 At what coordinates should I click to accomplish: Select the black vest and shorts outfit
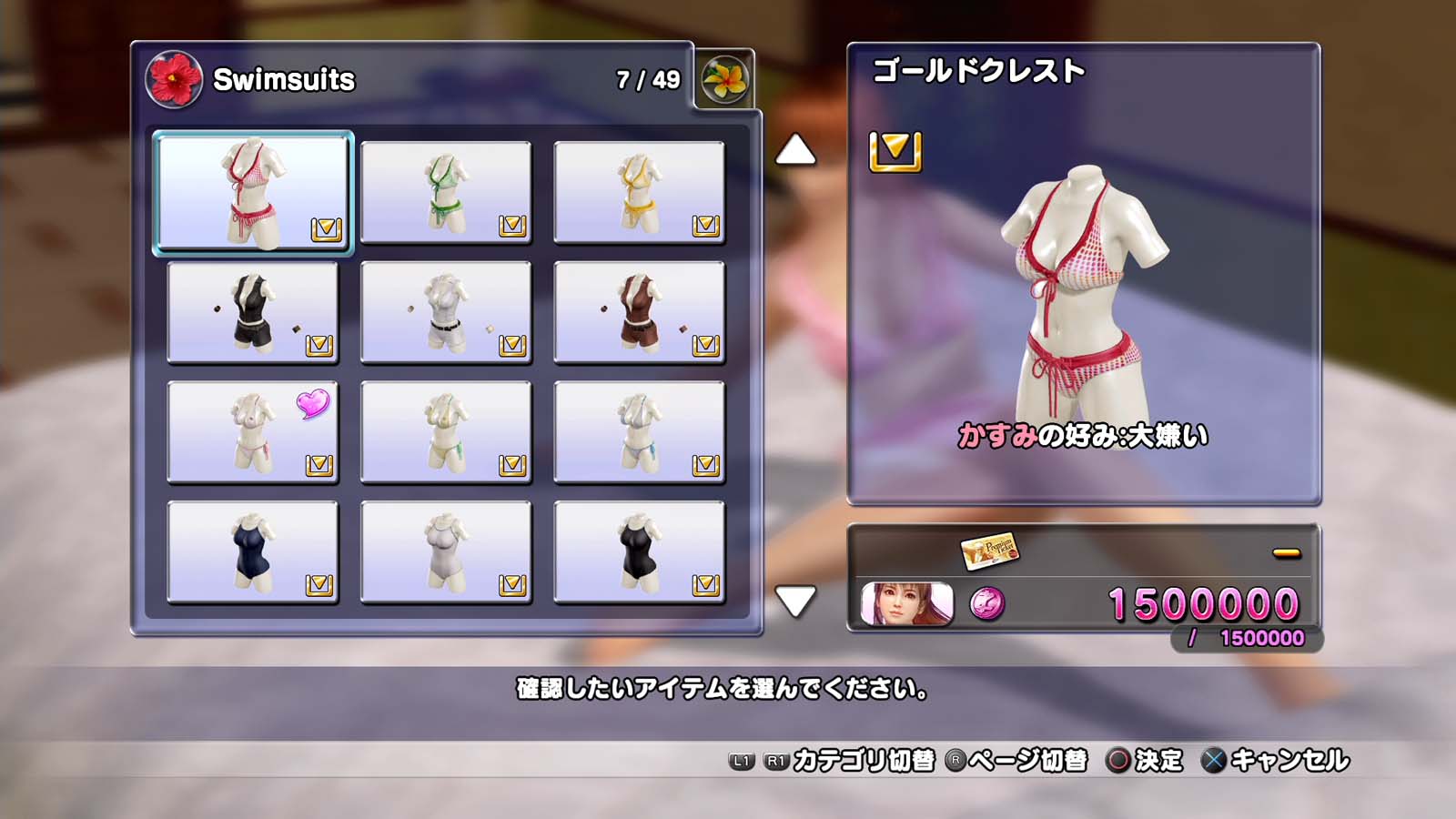253,312
